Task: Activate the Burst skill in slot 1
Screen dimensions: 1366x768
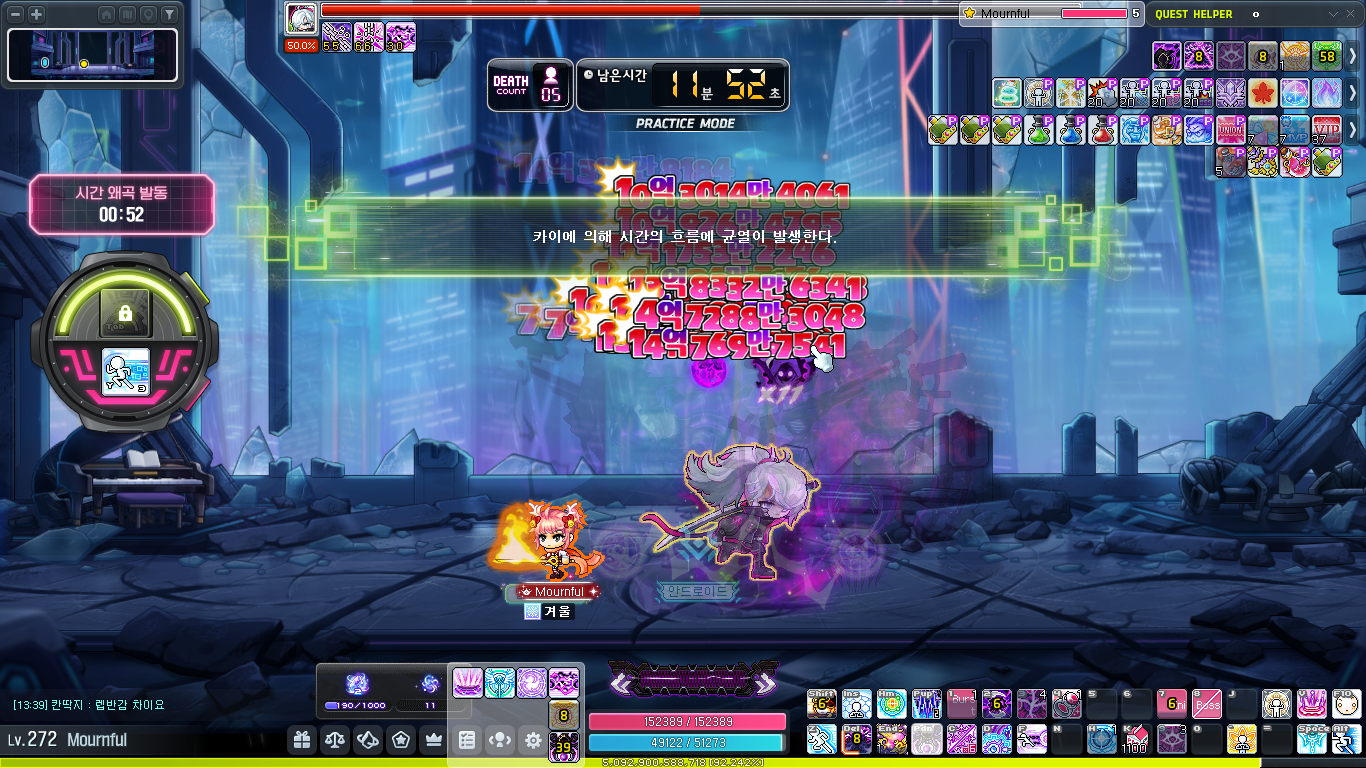Action: coord(962,705)
